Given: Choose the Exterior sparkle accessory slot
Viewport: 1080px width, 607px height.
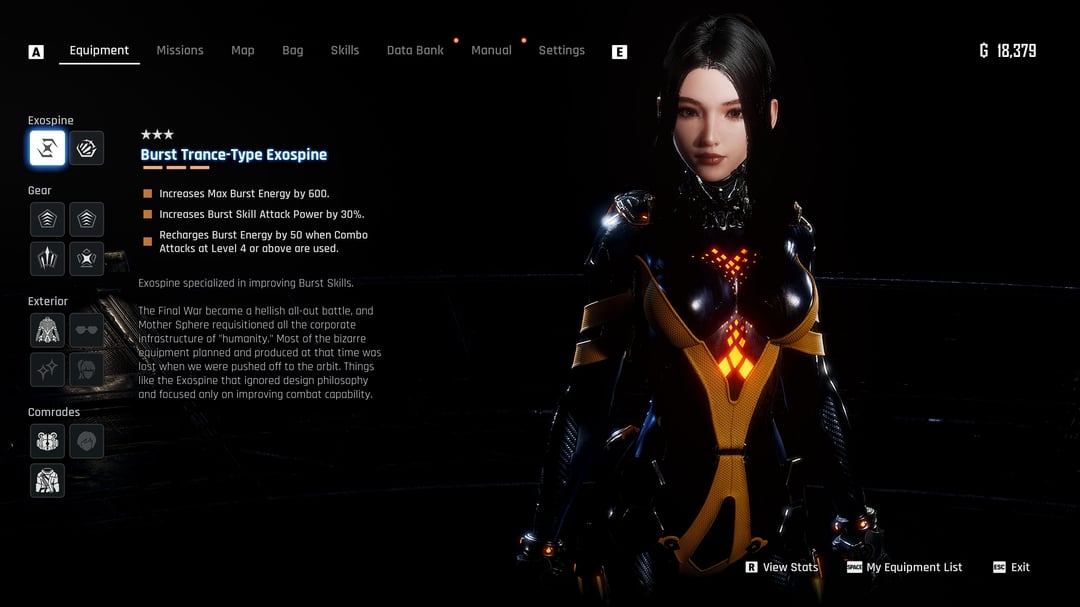Looking at the screenshot, I should tap(47, 370).
